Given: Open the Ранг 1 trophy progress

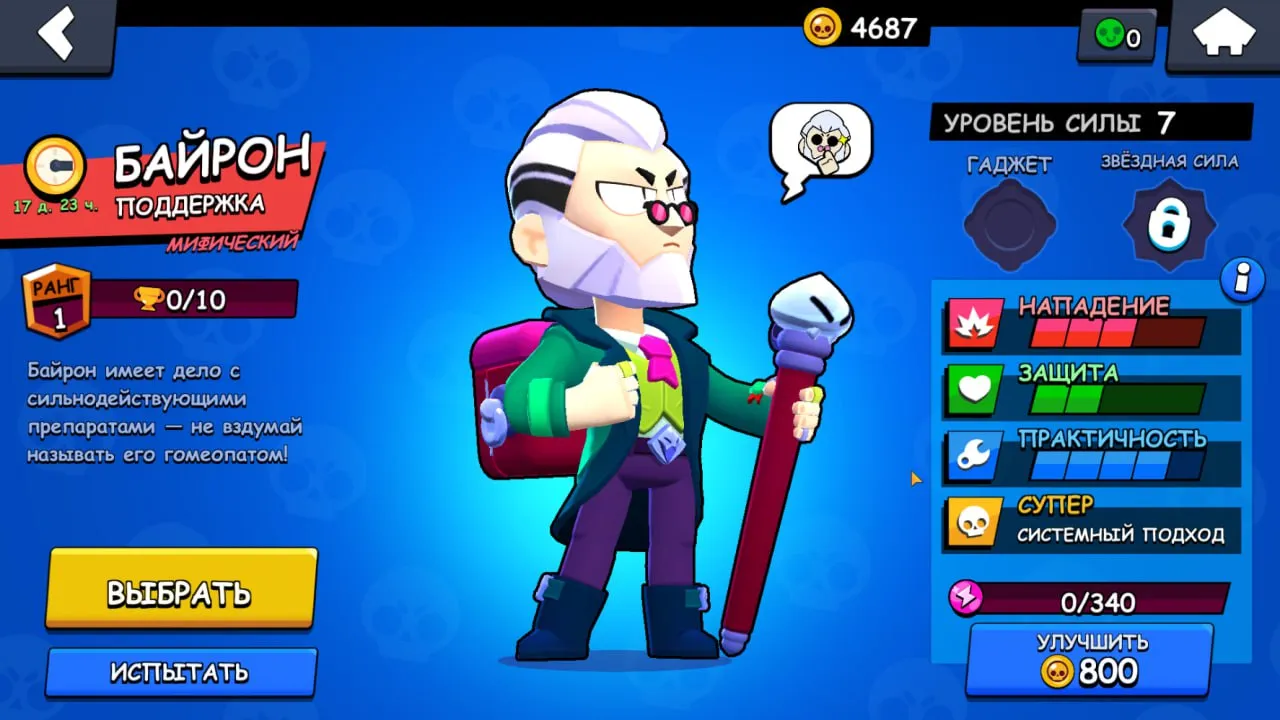Looking at the screenshot, I should [x=162, y=299].
